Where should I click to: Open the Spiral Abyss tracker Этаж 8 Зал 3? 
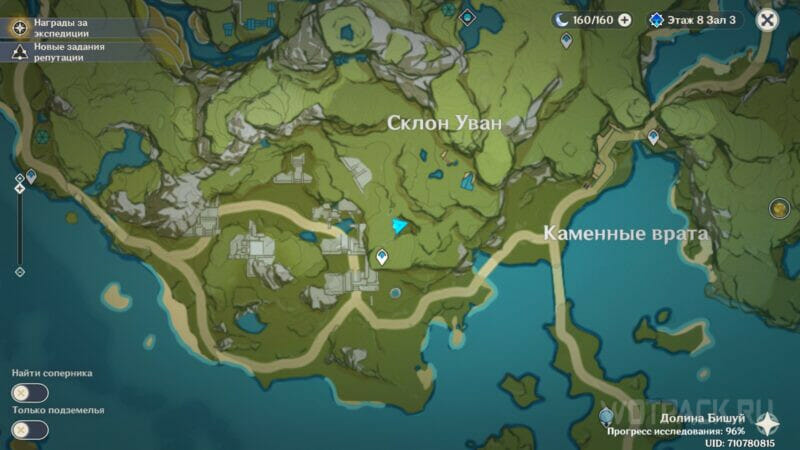coord(694,19)
